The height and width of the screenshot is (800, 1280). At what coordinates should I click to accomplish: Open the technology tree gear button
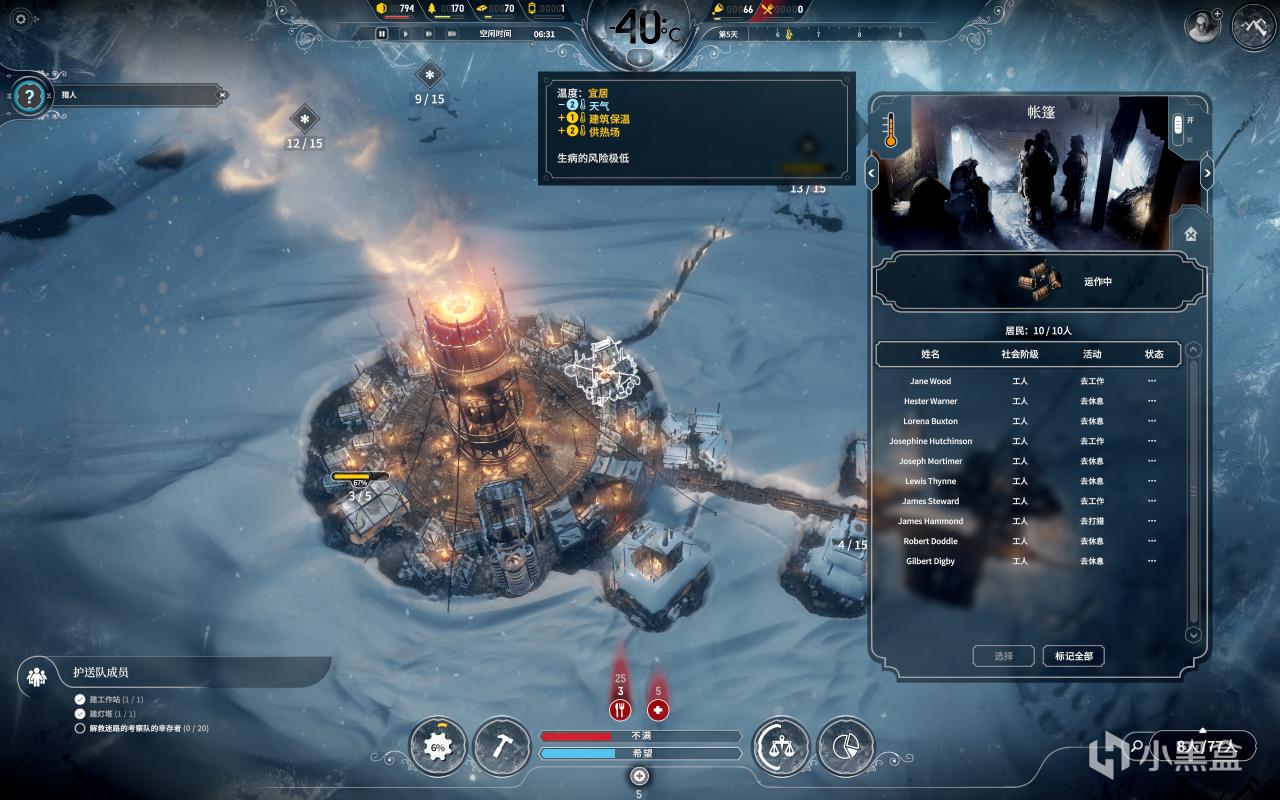coord(438,746)
